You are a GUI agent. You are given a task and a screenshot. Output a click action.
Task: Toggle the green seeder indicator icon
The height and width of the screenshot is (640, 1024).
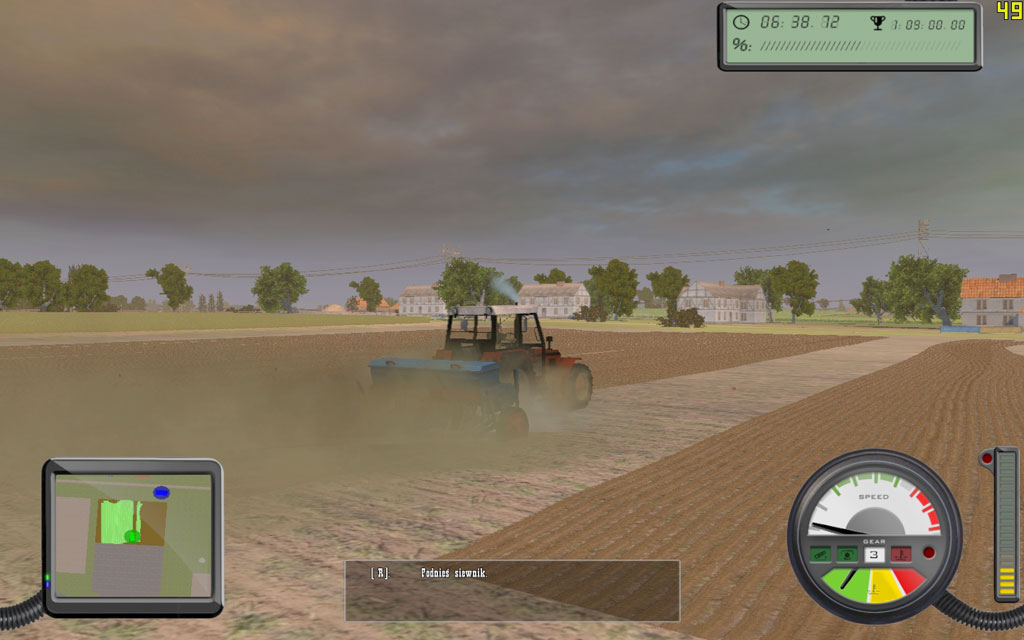(821, 553)
